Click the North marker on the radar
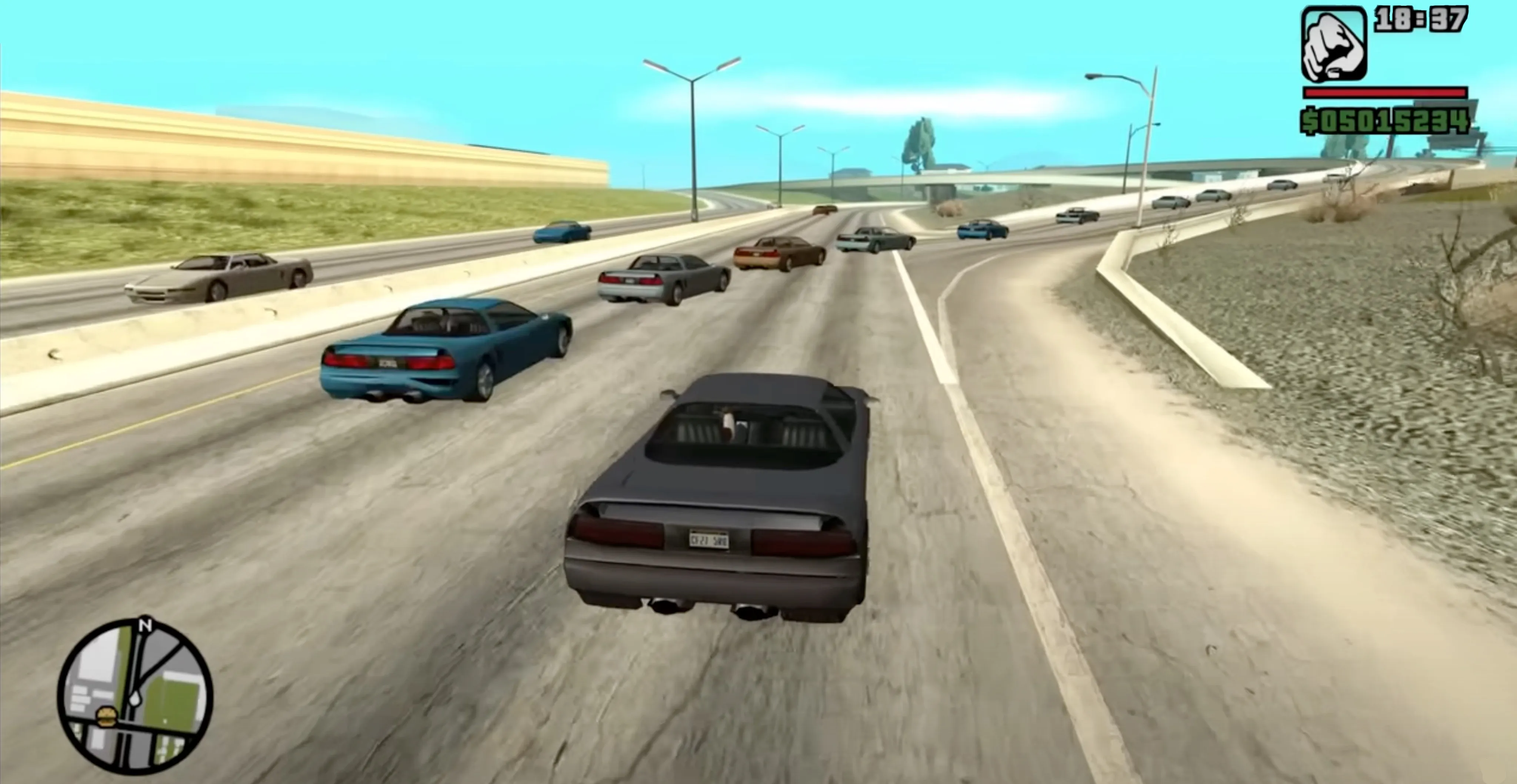 [145, 625]
